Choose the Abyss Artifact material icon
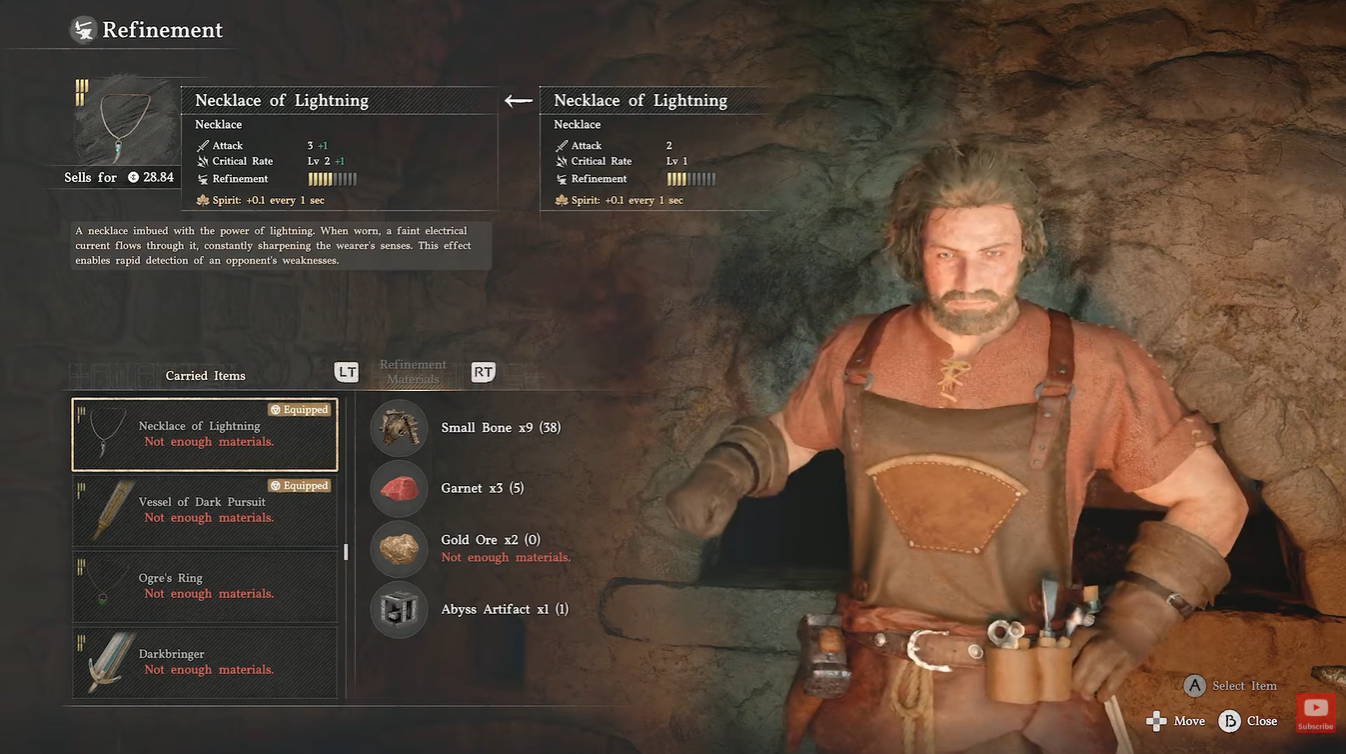 tap(399, 609)
